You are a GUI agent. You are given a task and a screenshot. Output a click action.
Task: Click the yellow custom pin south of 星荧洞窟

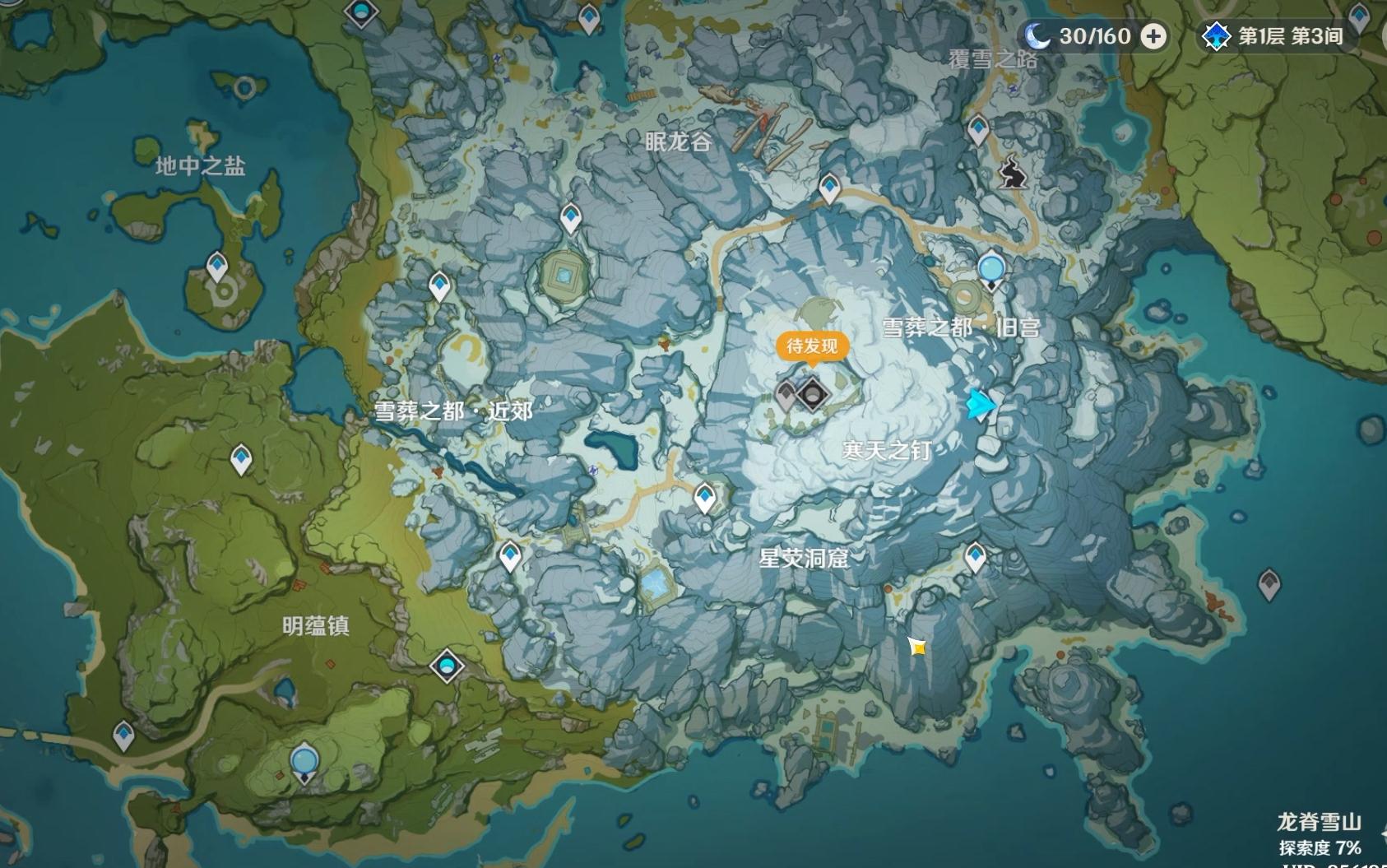coord(917,648)
